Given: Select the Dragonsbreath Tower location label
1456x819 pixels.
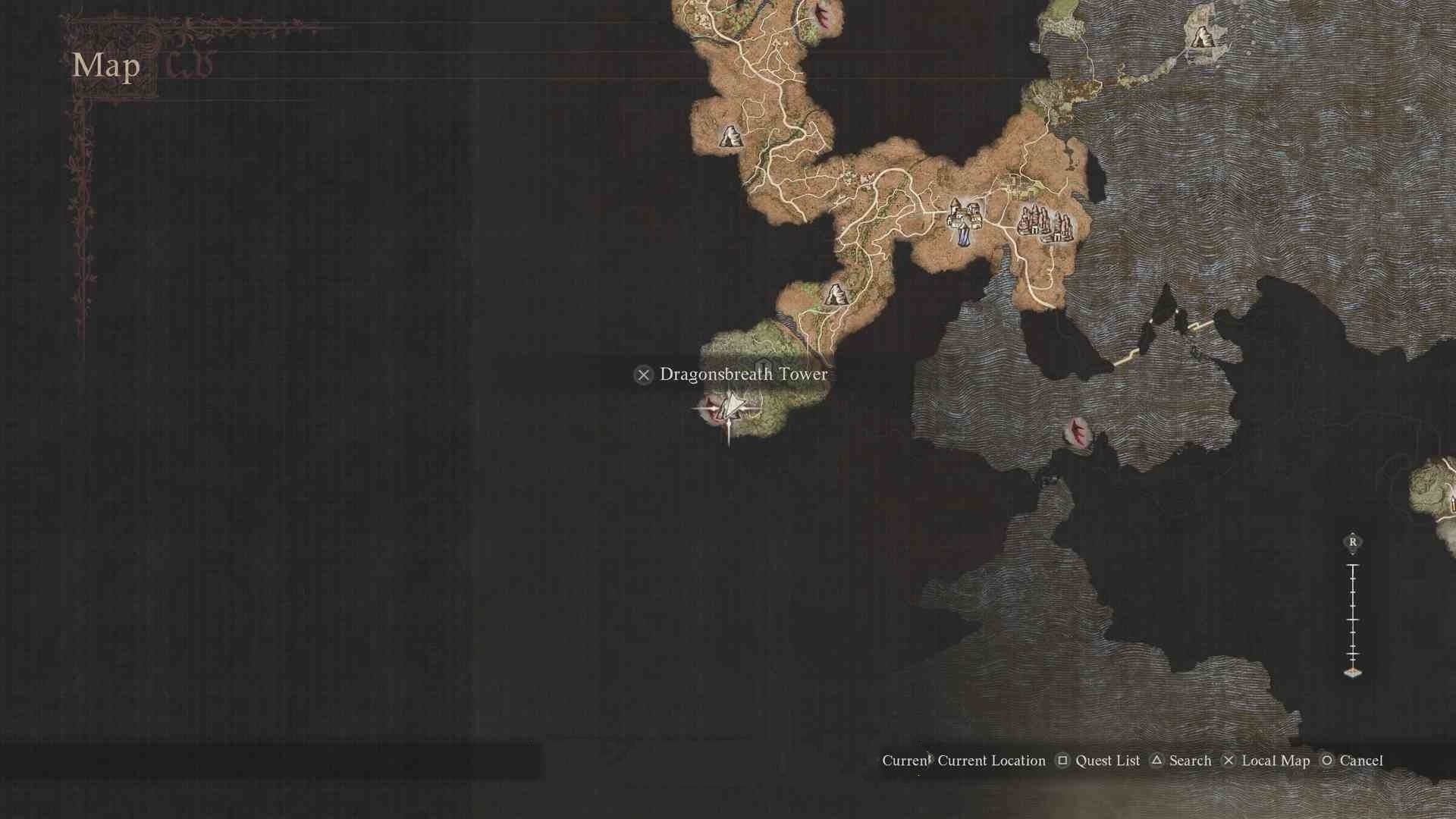Looking at the screenshot, I should [743, 375].
